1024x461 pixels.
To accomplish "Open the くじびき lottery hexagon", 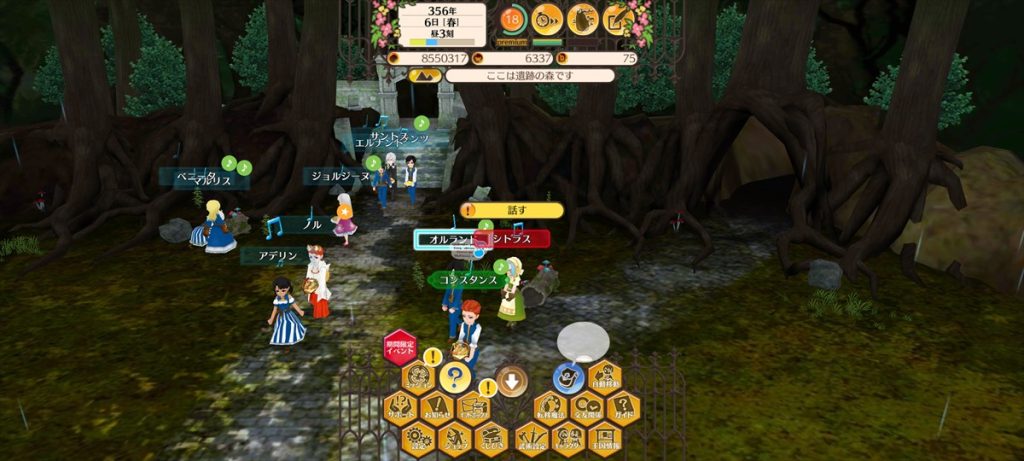I will (490, 438).
